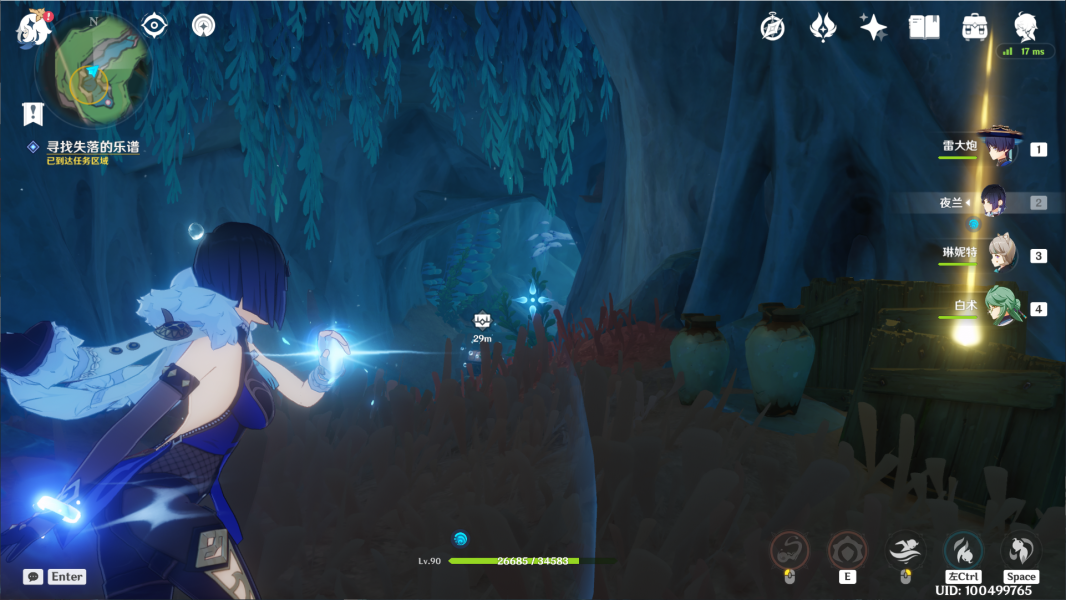The width and height of the screenshot is (1066, 600).
Task: Click the arch-shaped icon beside the minimap
Action: click(x=203, y=26)
